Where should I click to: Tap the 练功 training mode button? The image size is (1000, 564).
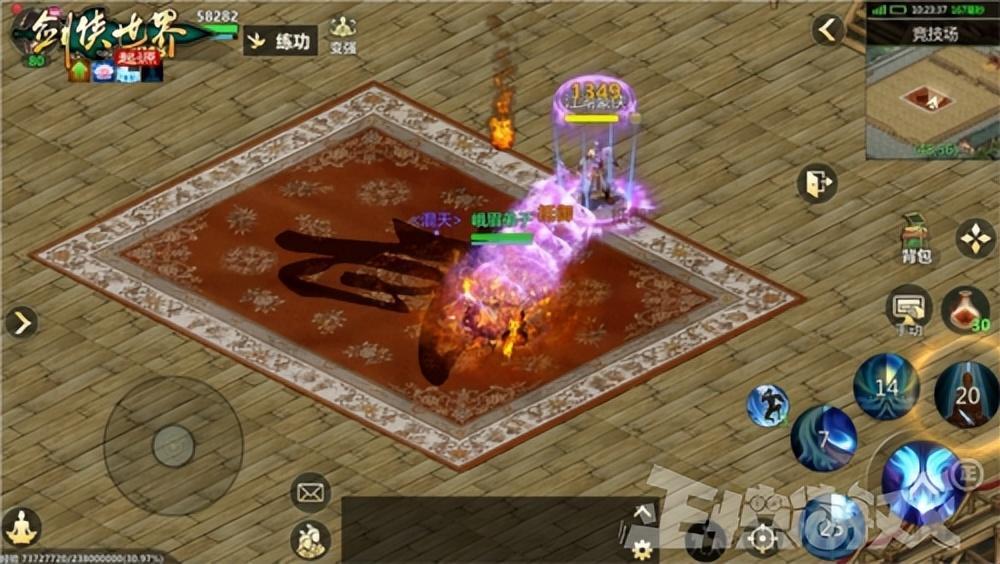tap(280, 42)
